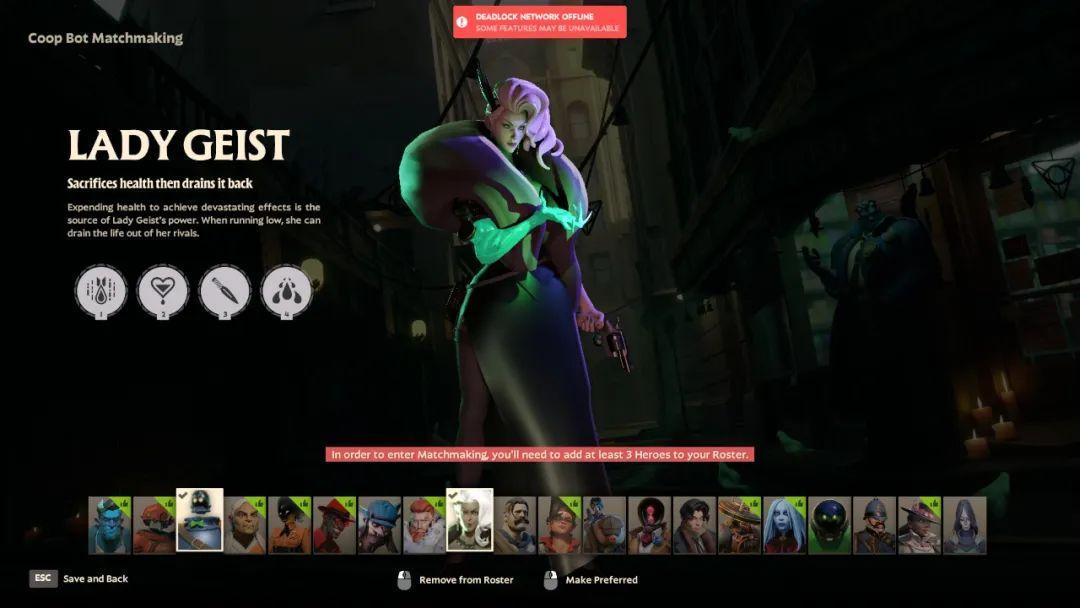
Task: Select Infernus in the red hat
Action: 334,525
